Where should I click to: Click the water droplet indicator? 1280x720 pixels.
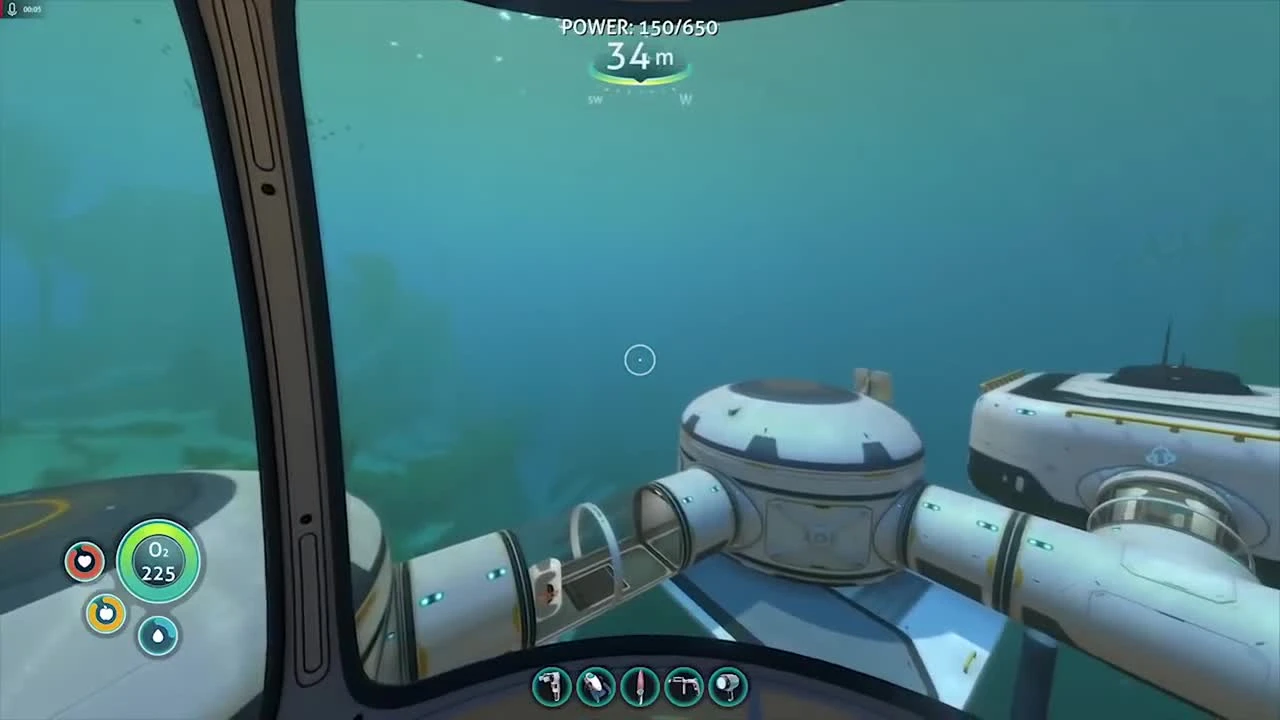158,636
